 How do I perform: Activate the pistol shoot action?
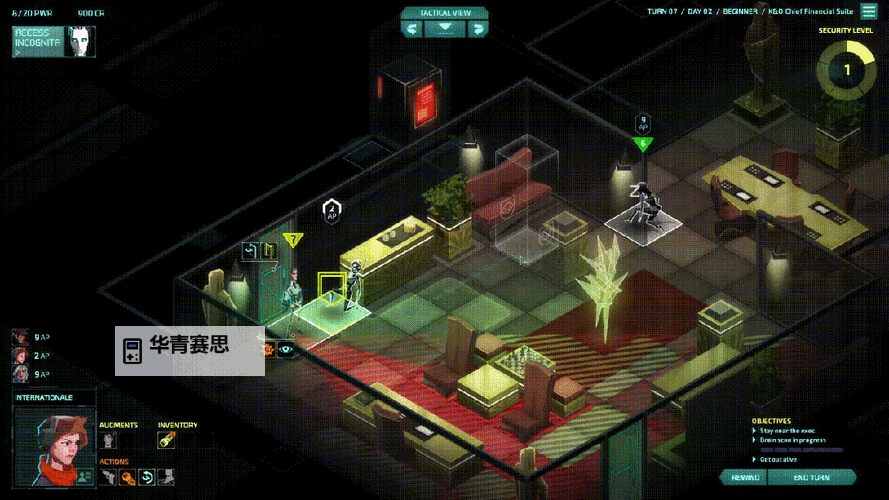108,477
